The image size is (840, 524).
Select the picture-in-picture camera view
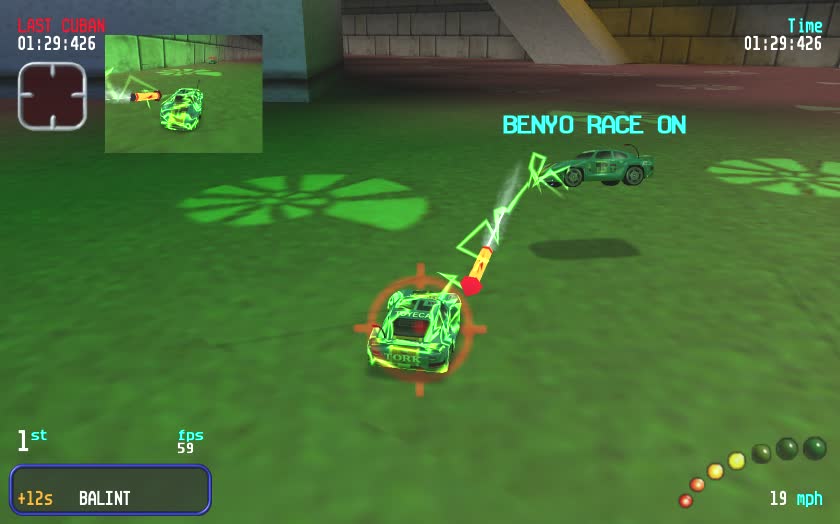pyautogui.click(x=184, y=94)
